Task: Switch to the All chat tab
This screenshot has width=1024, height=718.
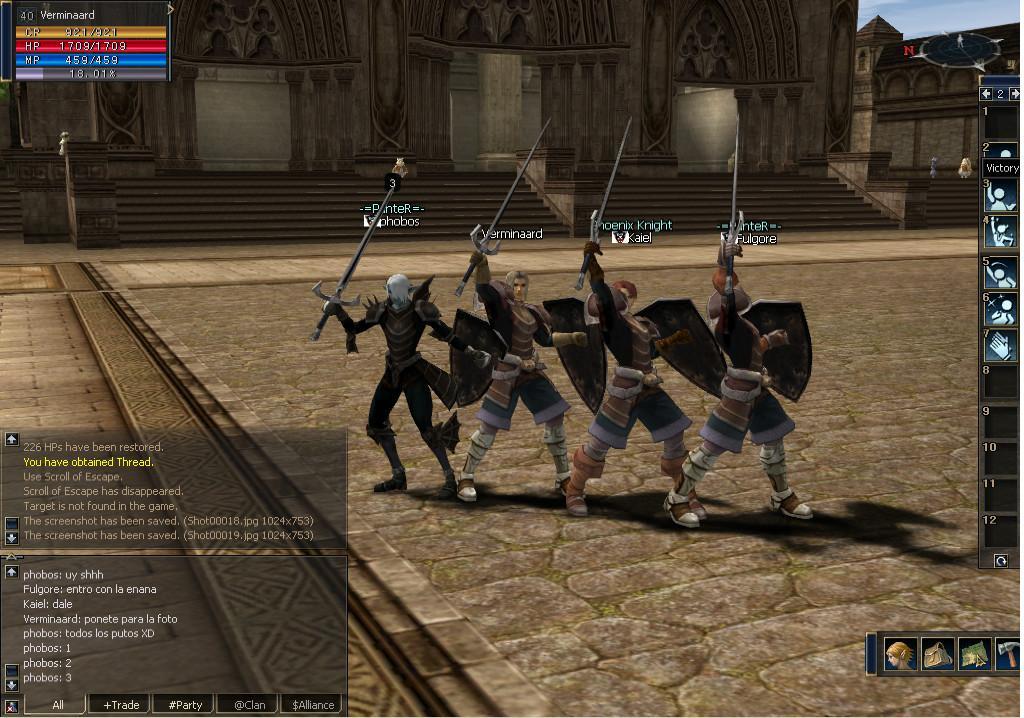Action: coord(58,704)
